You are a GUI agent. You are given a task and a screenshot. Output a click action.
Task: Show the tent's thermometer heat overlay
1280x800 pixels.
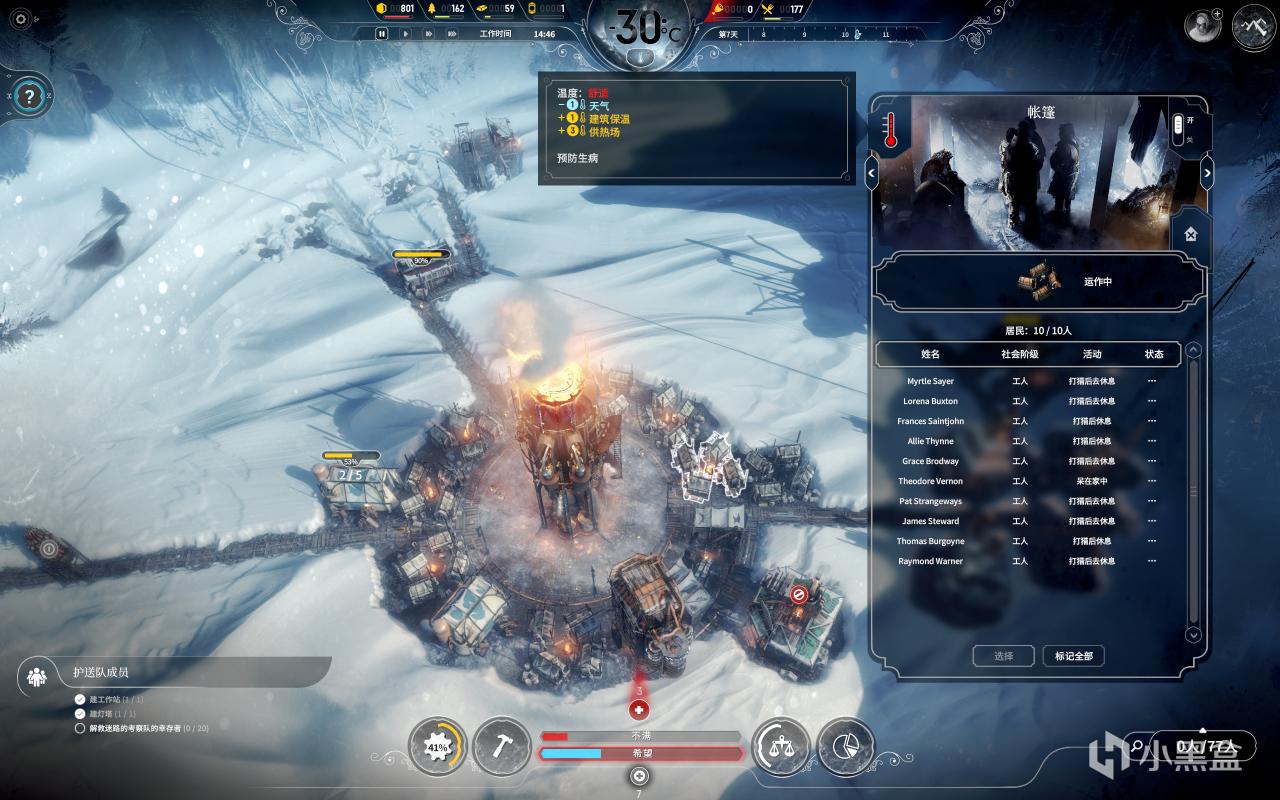pyautogui.click(x=890, y=129)
